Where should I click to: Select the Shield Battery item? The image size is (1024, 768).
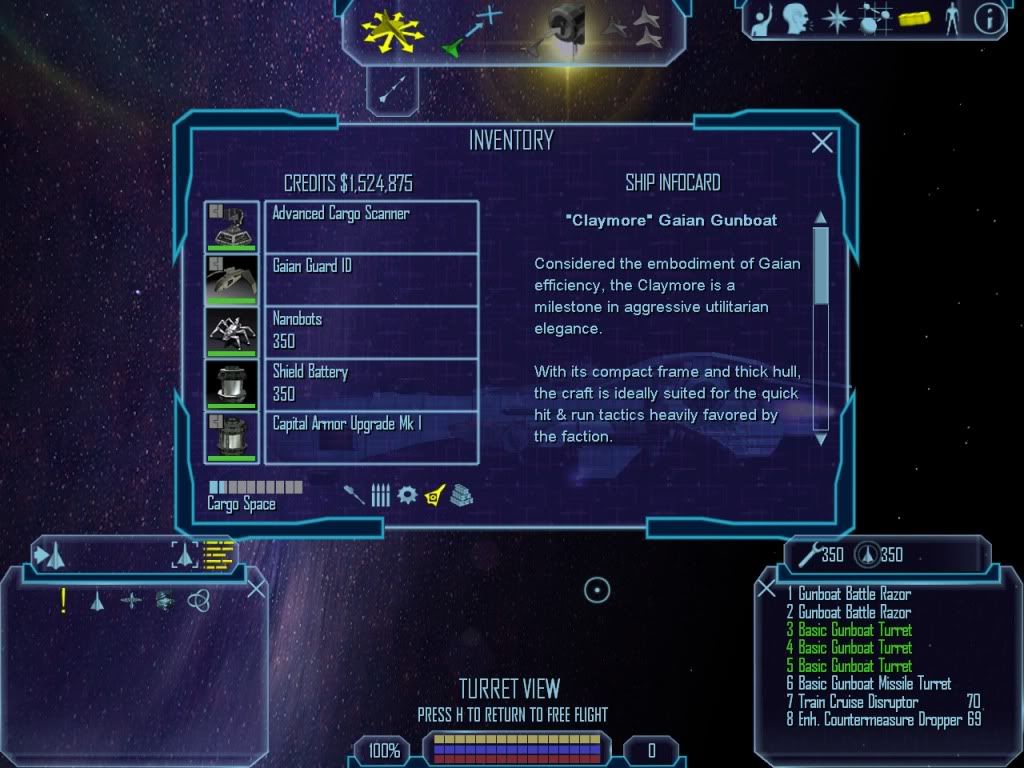(371, 385)
